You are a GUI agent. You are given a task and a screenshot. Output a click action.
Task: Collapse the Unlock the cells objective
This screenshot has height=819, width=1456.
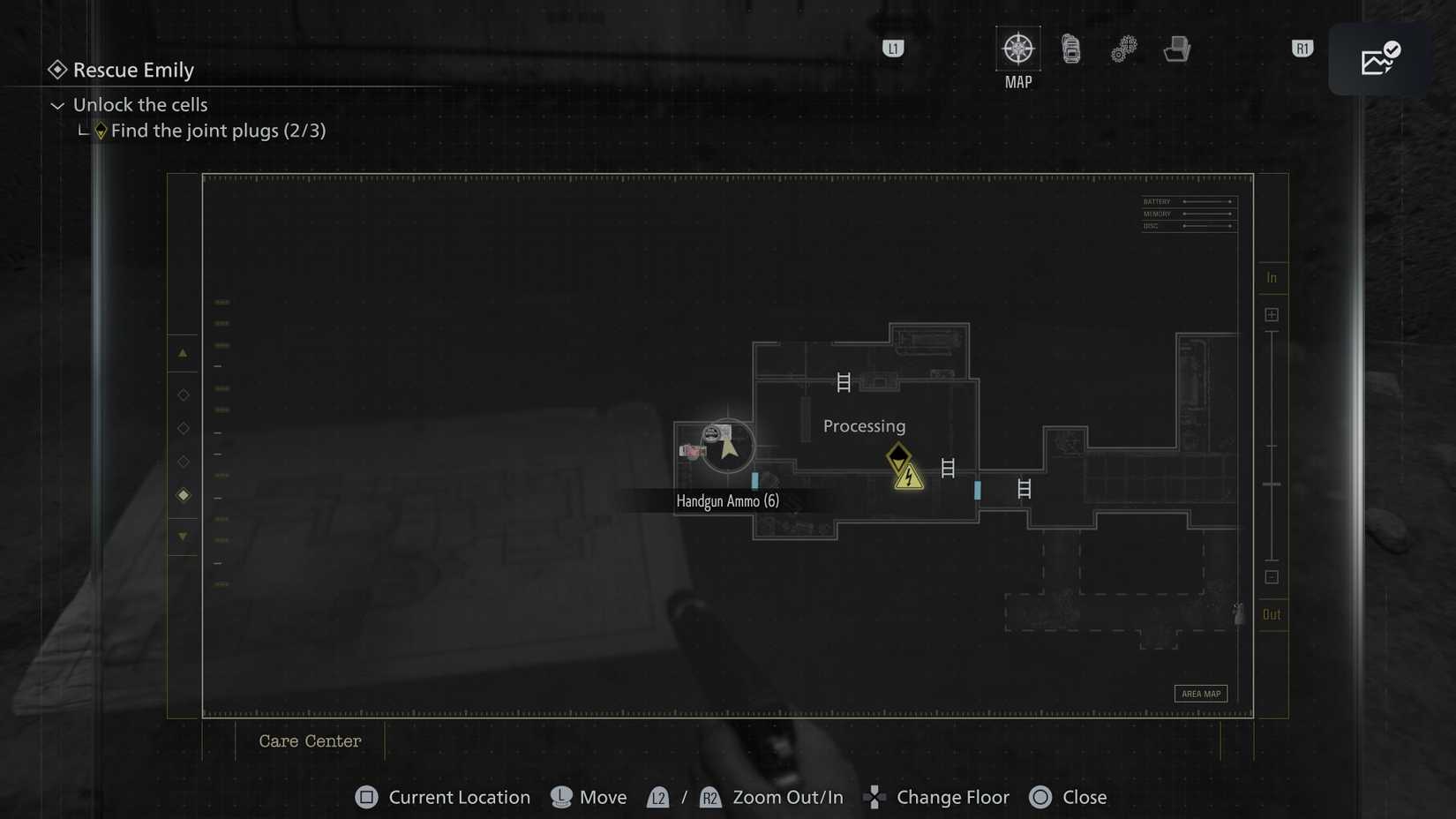tap(57, 105)
